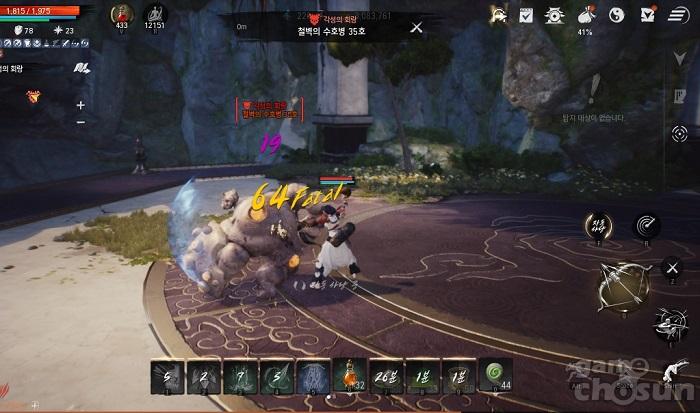Click the circular target-search icon
Screen dimensions: 700x413
680,133
